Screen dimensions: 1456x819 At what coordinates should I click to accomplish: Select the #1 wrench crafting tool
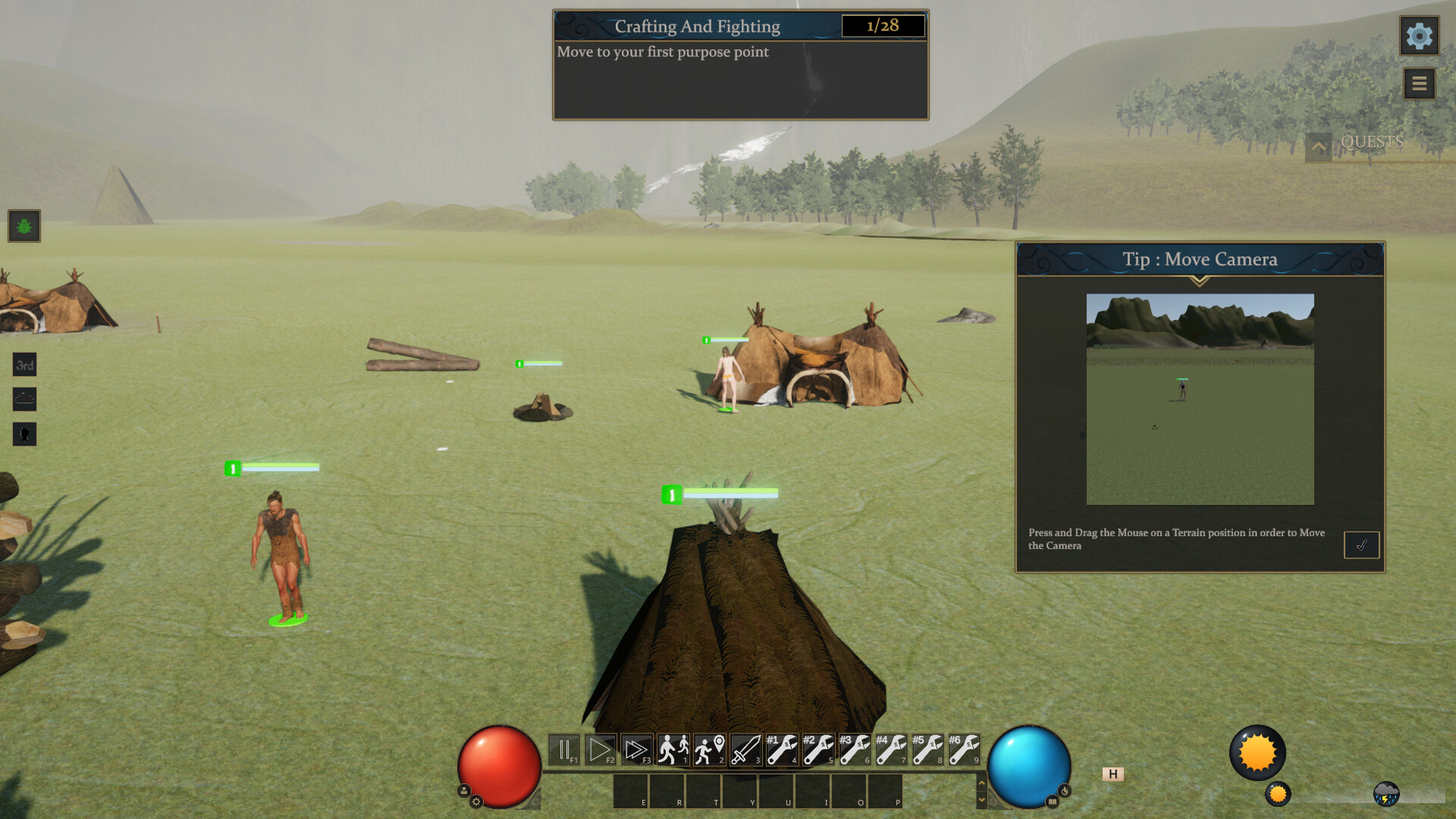coord(780,749)
